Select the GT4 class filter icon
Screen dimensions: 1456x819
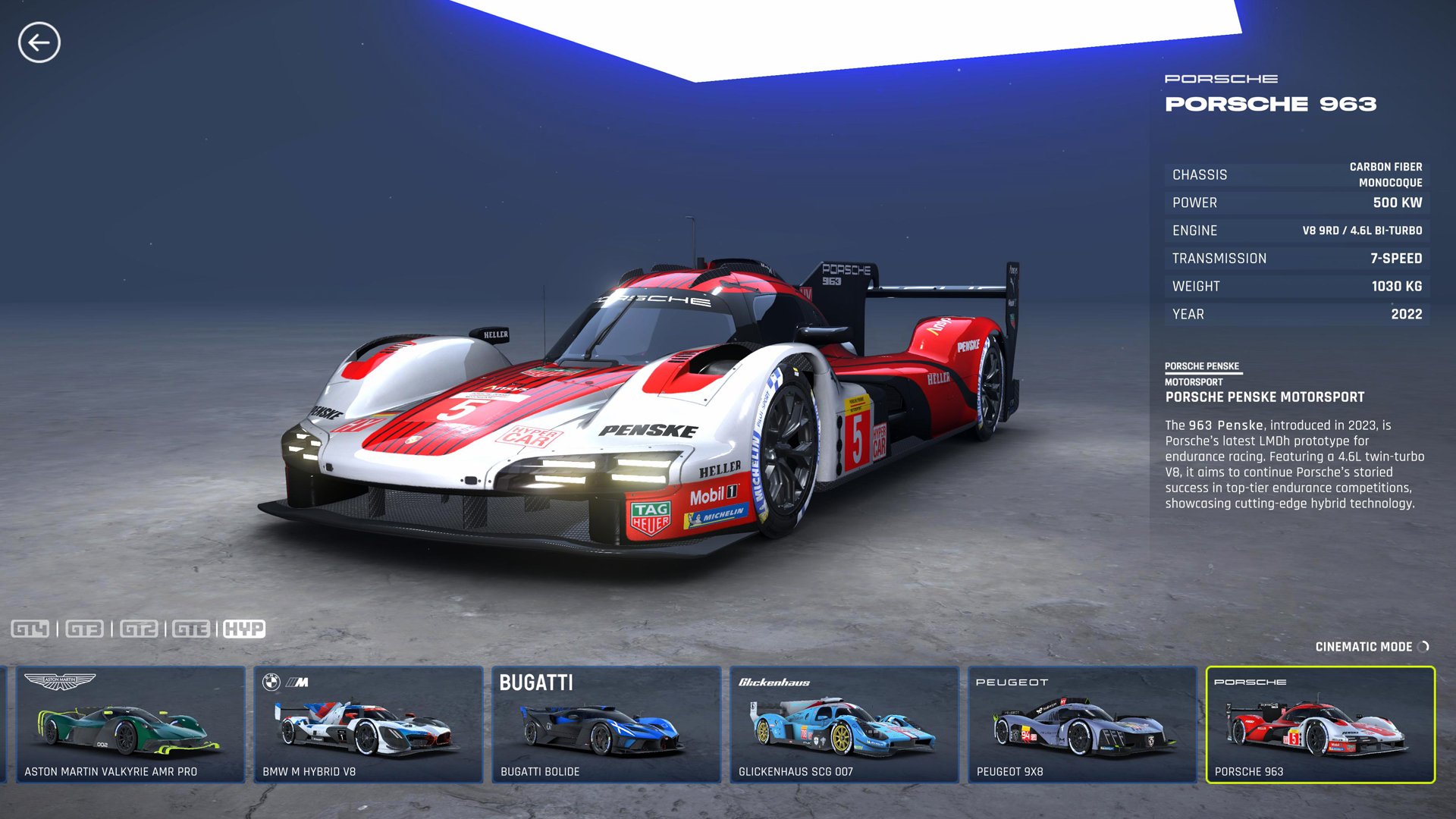pos(32,629)
